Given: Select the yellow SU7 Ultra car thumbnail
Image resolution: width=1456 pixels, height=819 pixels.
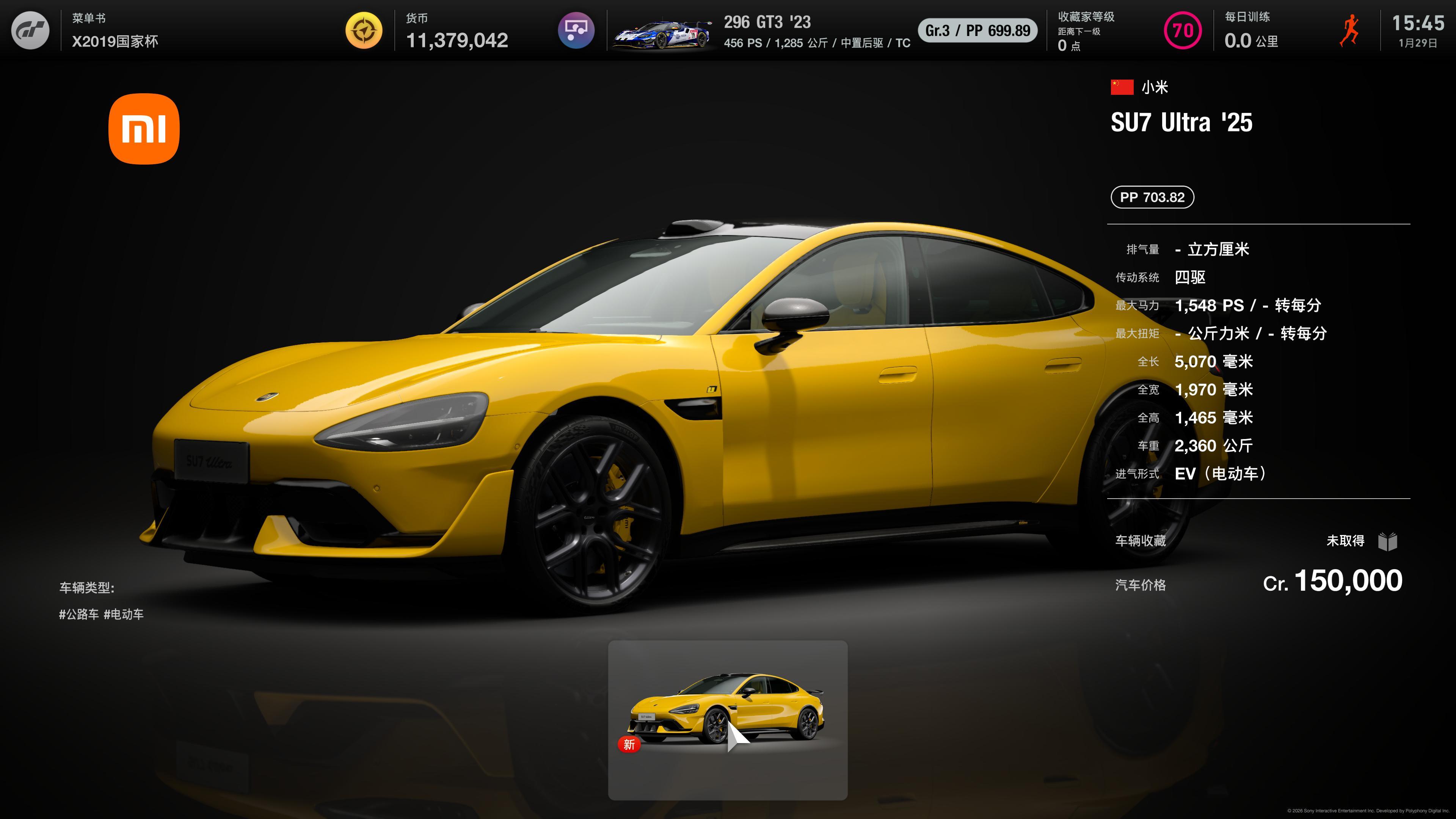Looking at the screenshot, I should pyautogui.click(x=727, y=719).
